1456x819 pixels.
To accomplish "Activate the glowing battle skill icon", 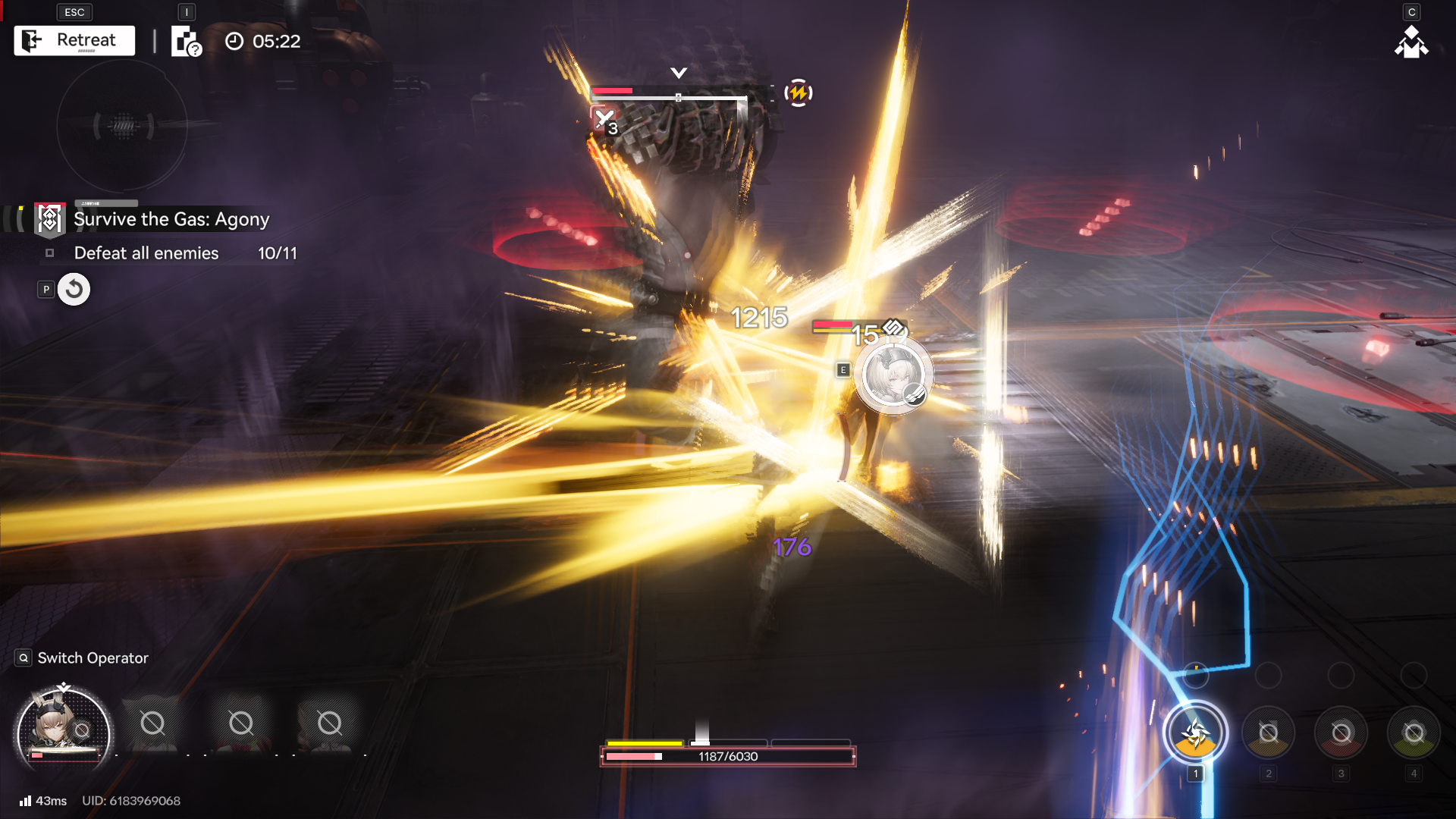I will pyautogui.click(x=1195, y=733).
